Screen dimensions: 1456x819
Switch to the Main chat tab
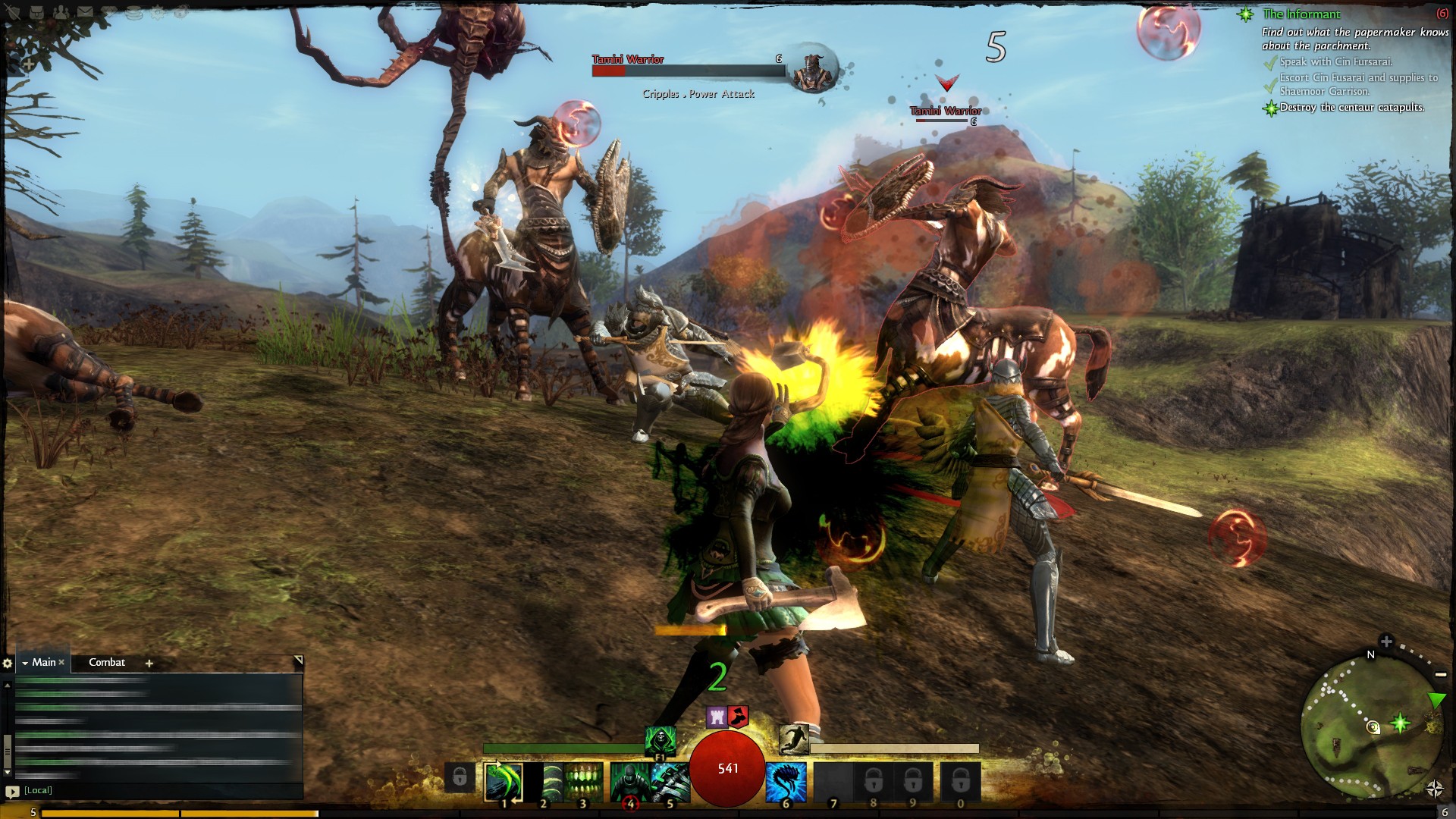point(43,662)
